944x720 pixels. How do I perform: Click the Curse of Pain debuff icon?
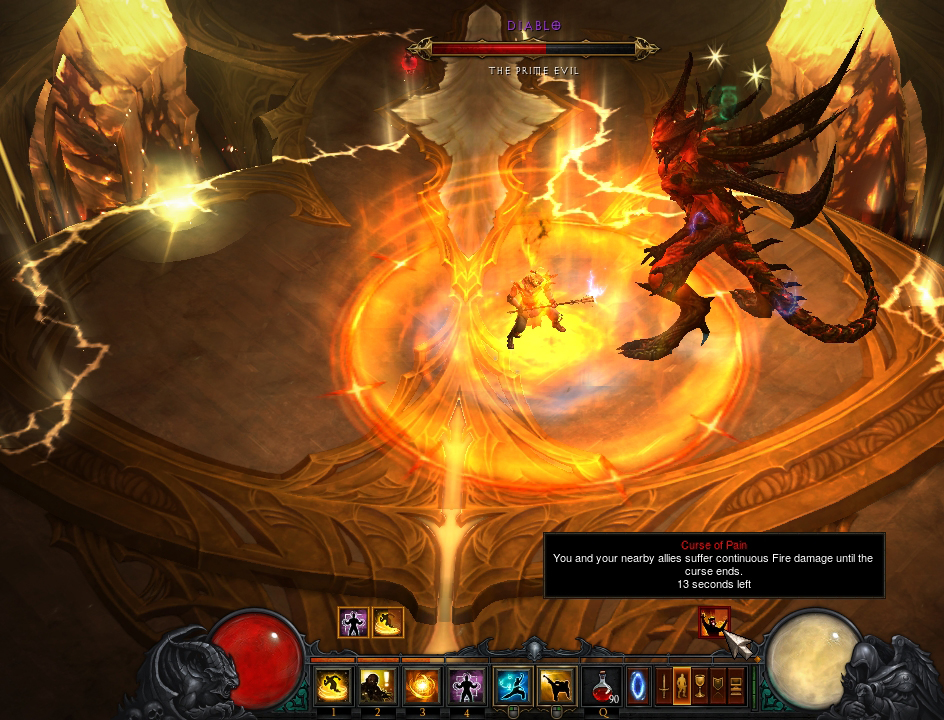(x=713, y=622)
